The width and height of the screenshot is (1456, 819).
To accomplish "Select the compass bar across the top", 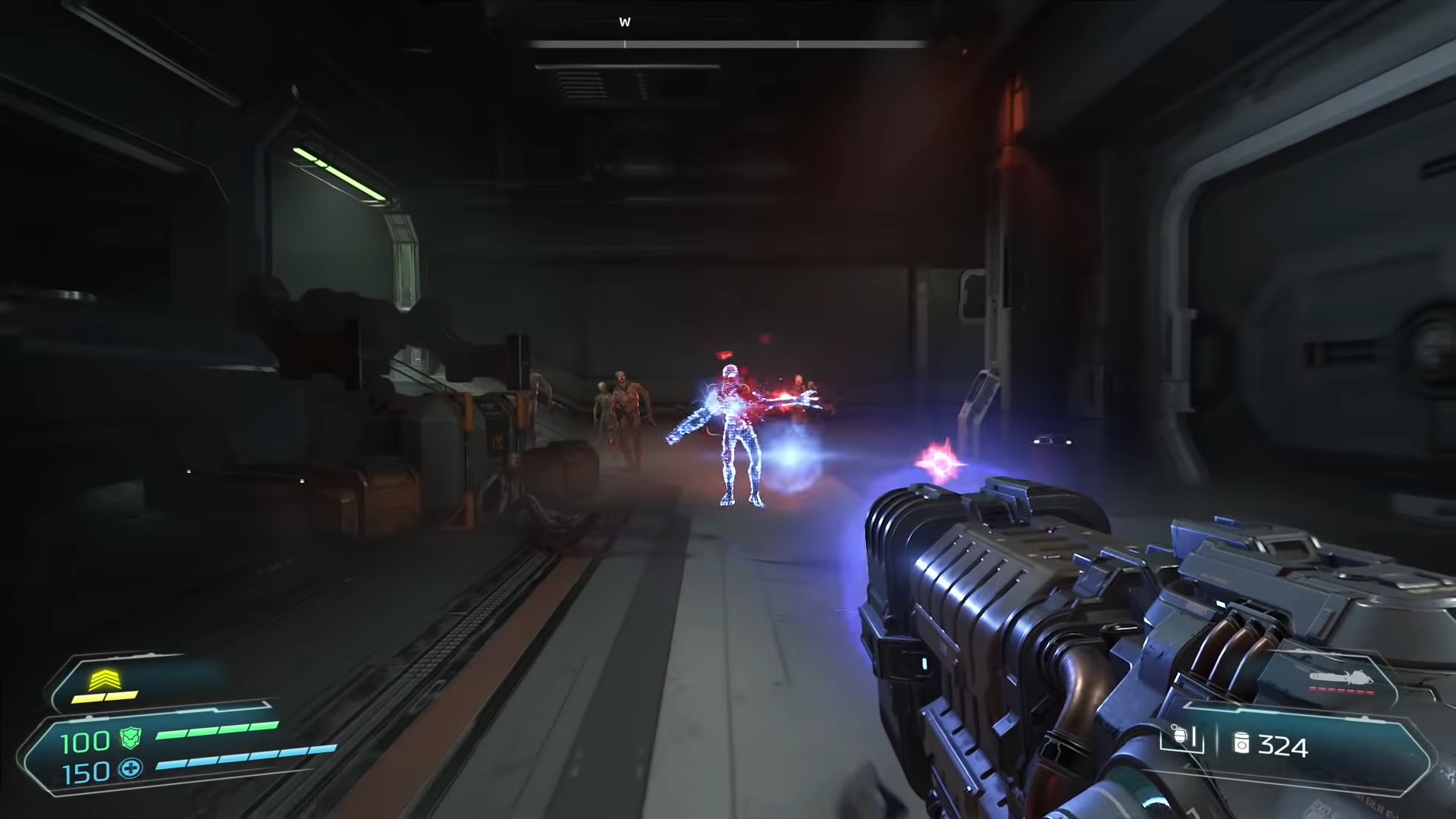I will [x=728, y=43].
